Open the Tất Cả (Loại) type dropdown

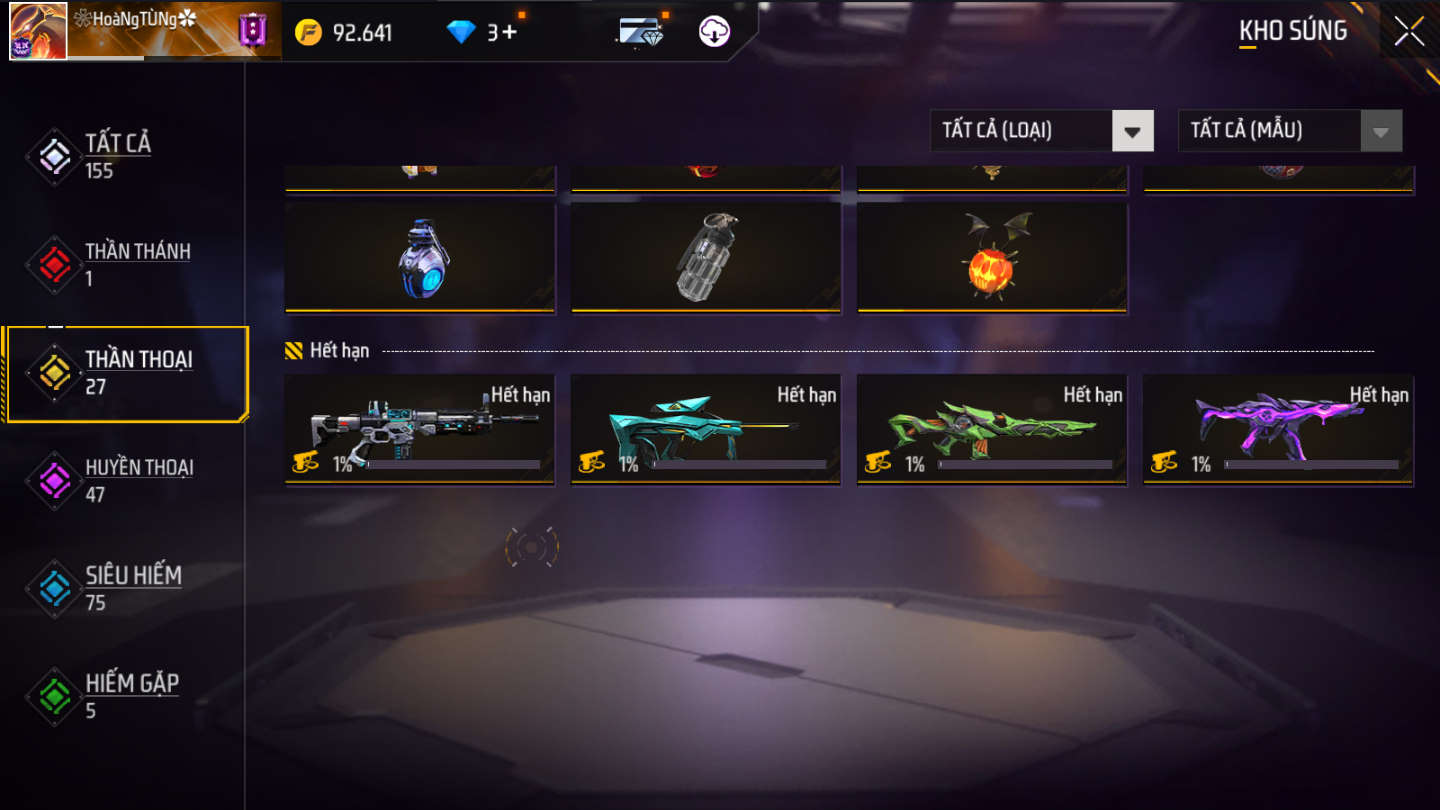click(1041, 131)
